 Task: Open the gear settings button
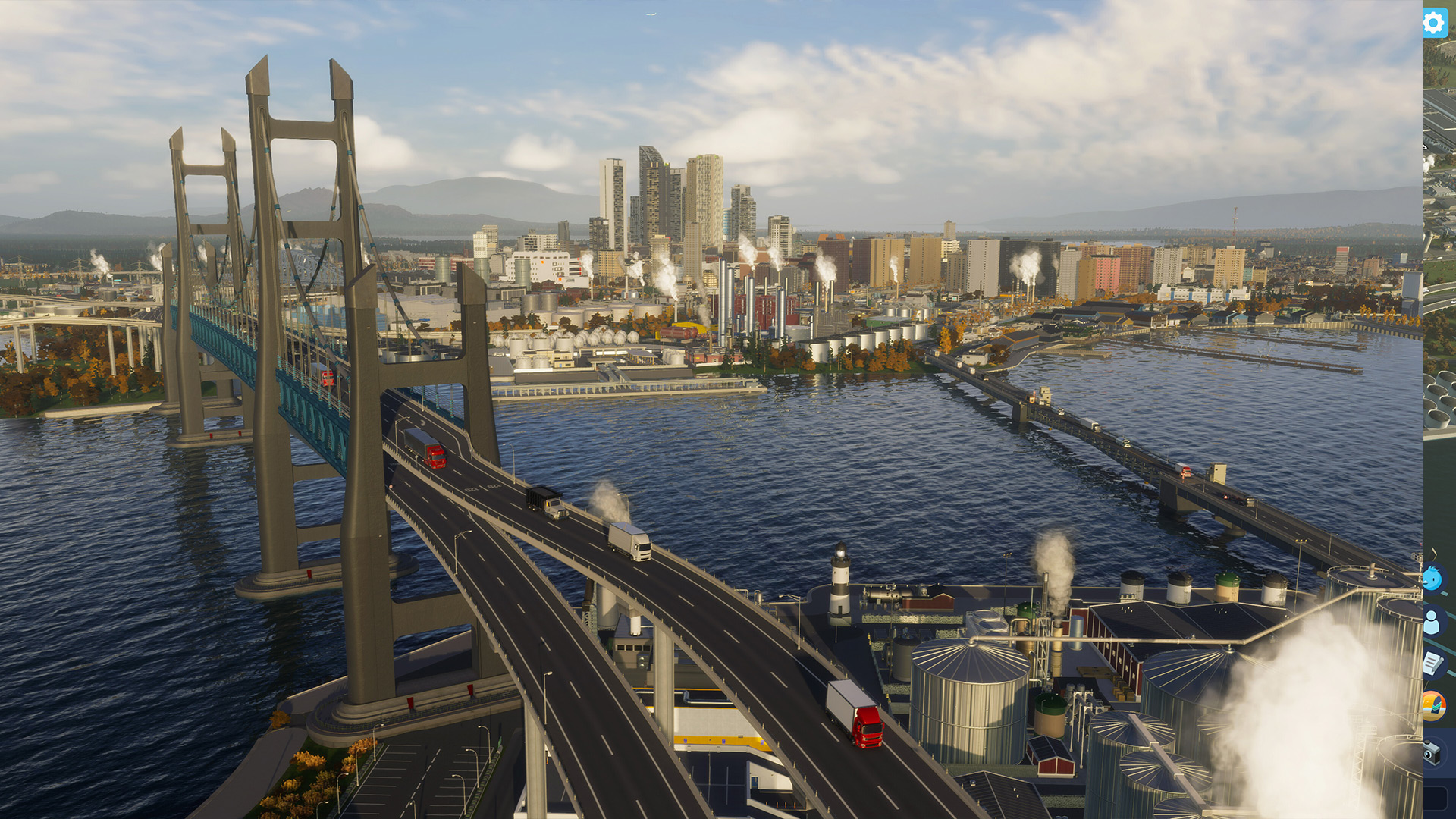click(1434, 24)
